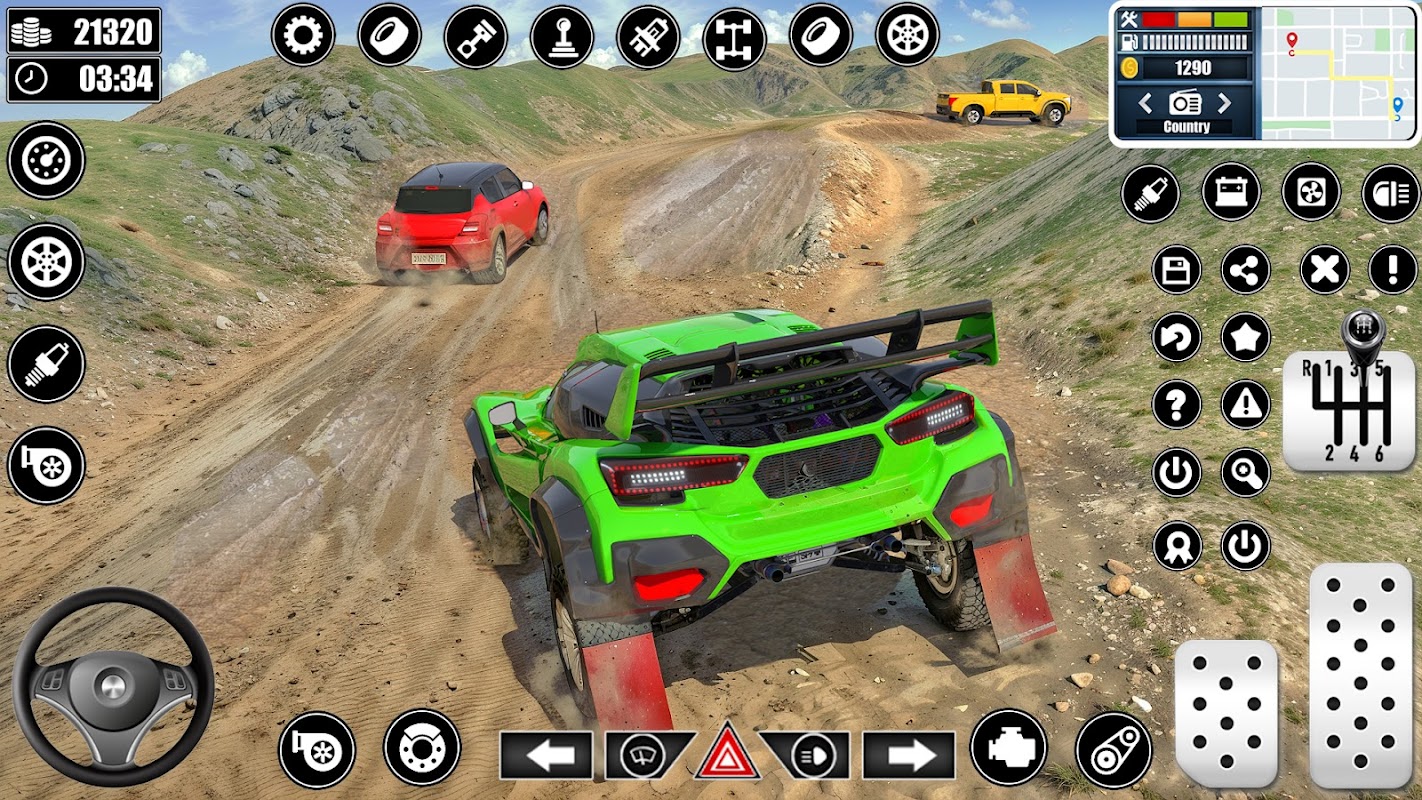Image resolution: width=1422 pixels, height=800 pixels.
Task: Hit the short brake pedal
Action: click(x=1226, y=714)
